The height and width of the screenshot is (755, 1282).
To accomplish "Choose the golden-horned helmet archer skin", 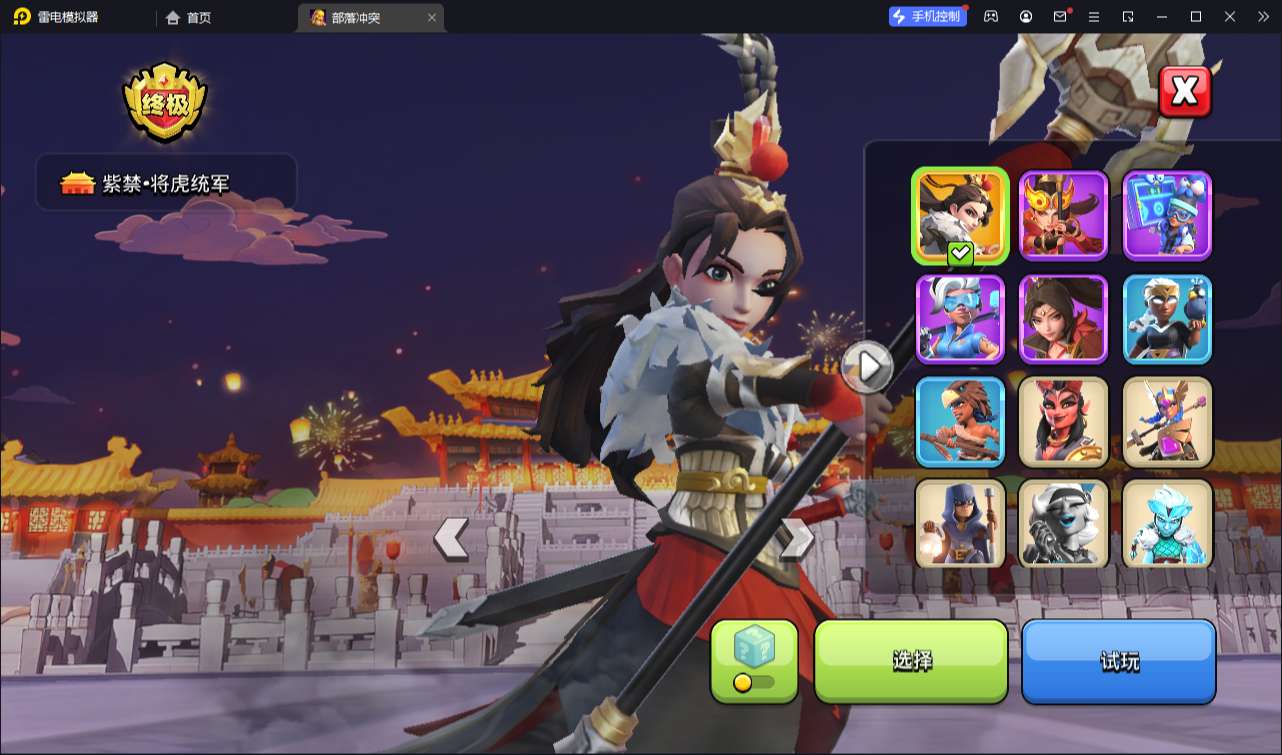I will 1063,216.
